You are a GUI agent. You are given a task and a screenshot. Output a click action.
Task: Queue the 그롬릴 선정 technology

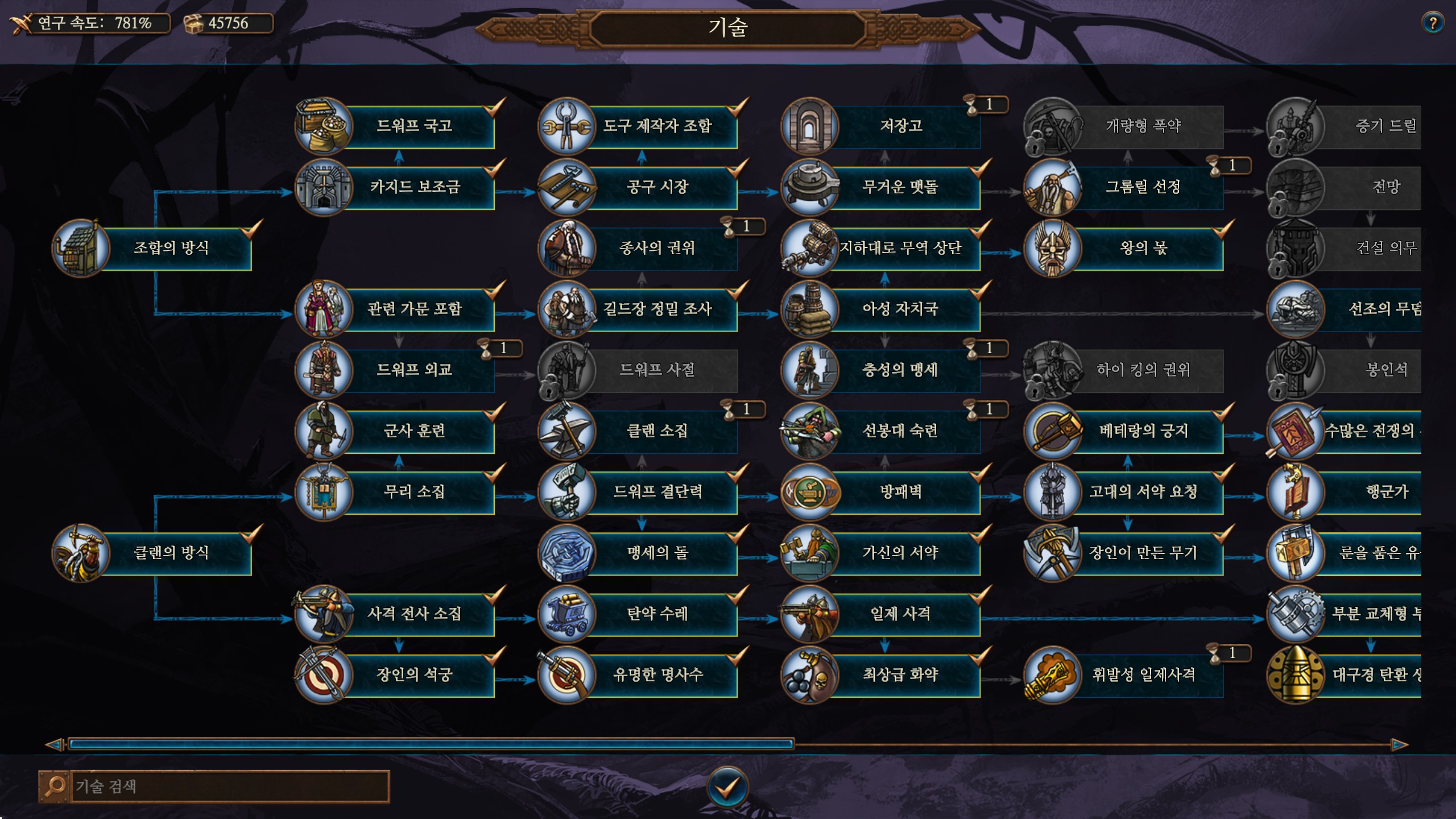(x=1143, y=187)
